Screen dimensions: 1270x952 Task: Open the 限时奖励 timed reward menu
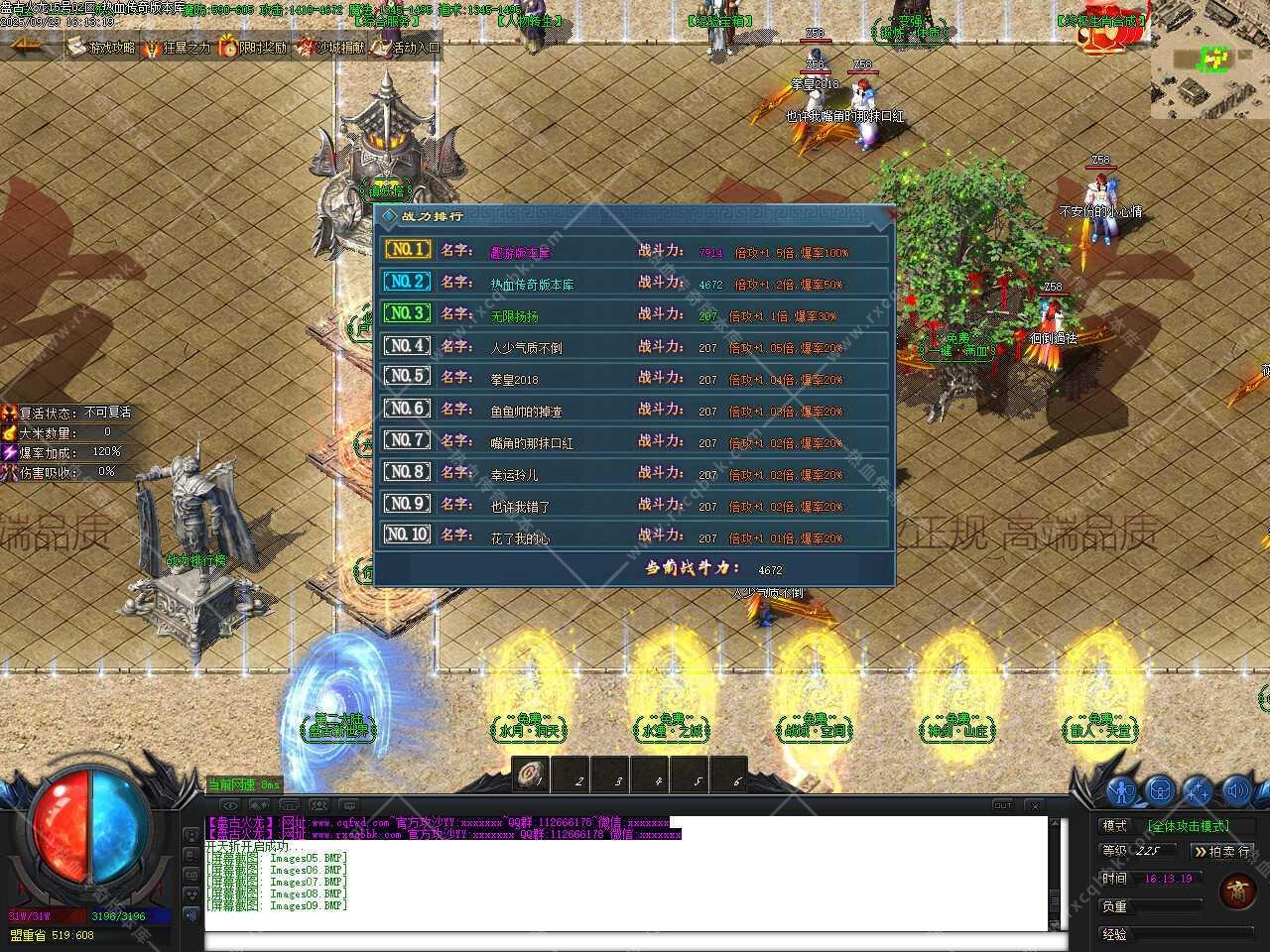pos(253,47)
